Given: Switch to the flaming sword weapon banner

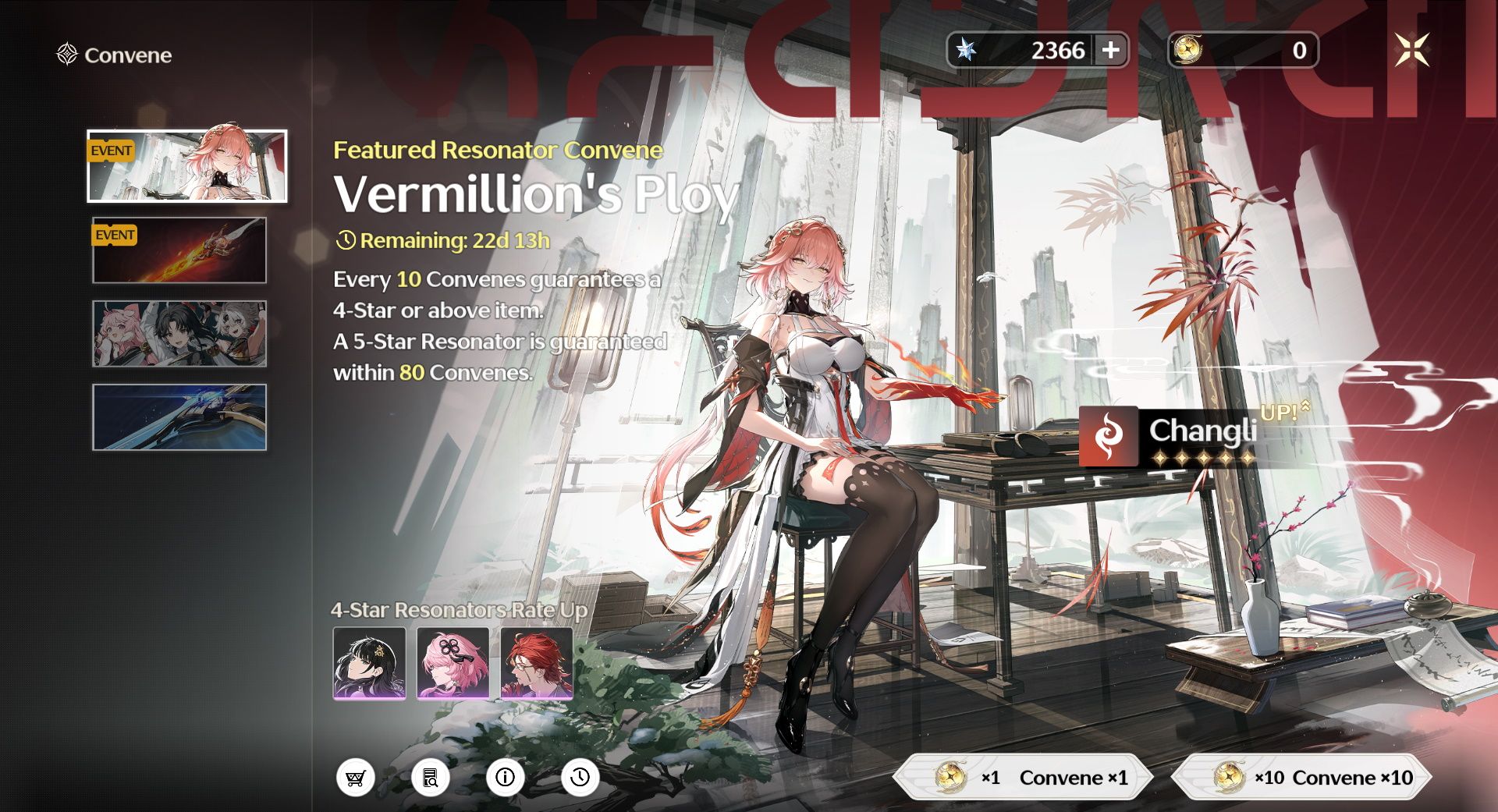Looking at the screenshot, I should tap(179, 250).
